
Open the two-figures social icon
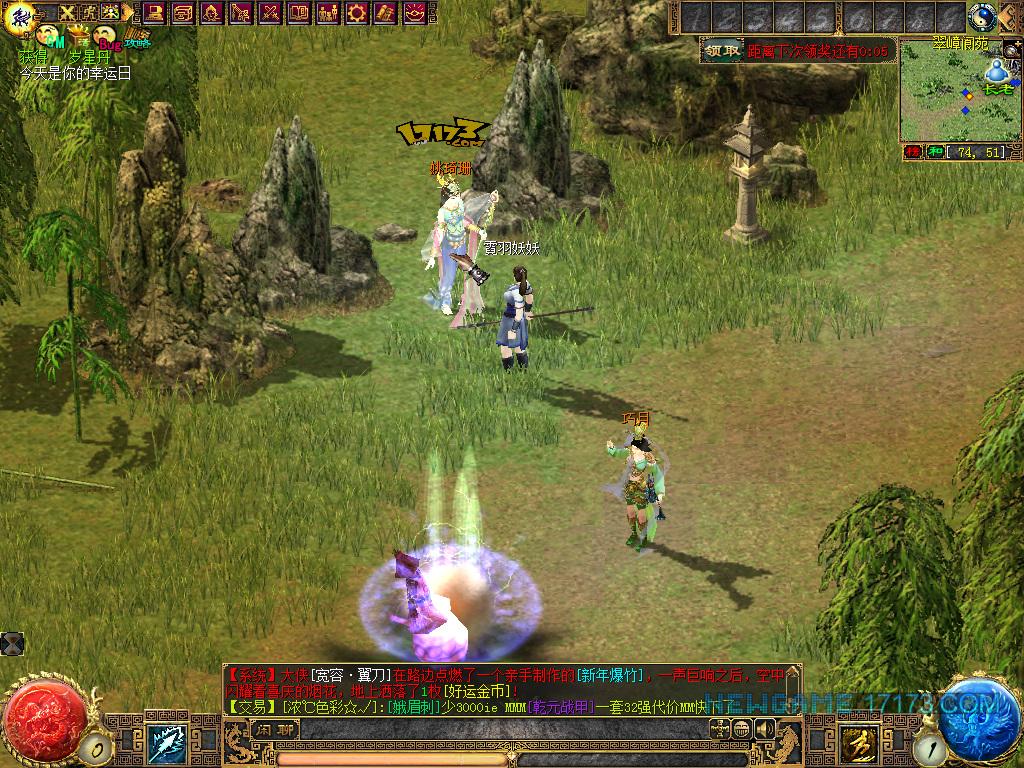[327, 13]
